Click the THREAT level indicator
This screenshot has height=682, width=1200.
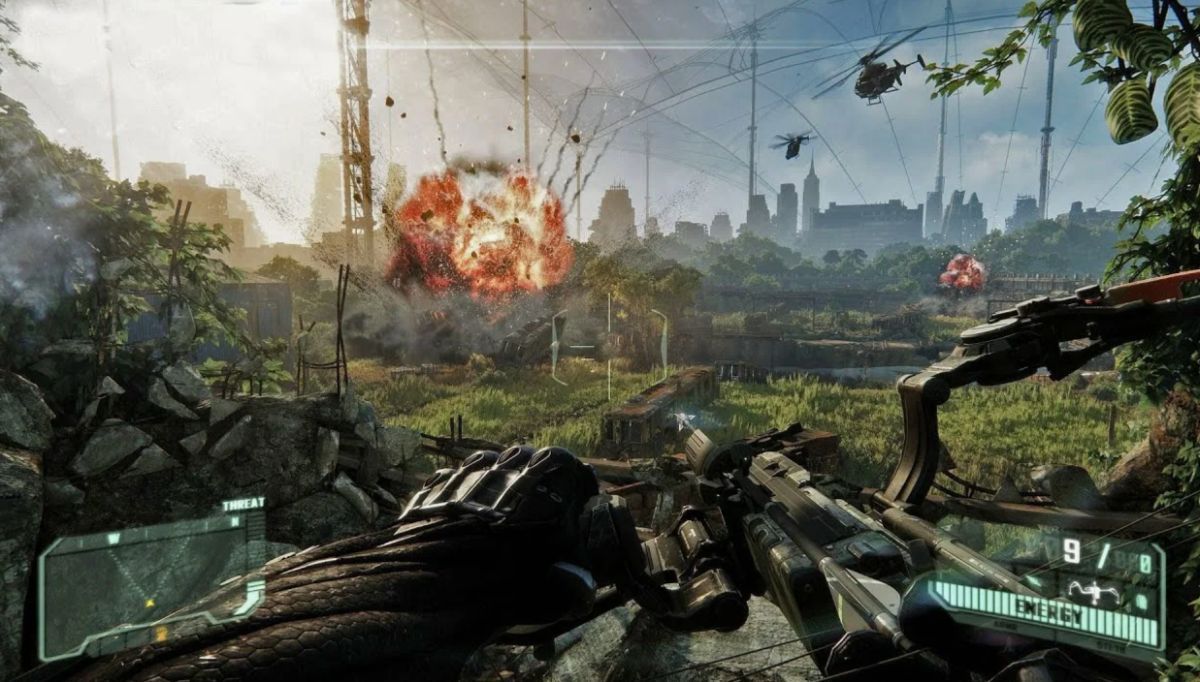[x=242, y=505]
